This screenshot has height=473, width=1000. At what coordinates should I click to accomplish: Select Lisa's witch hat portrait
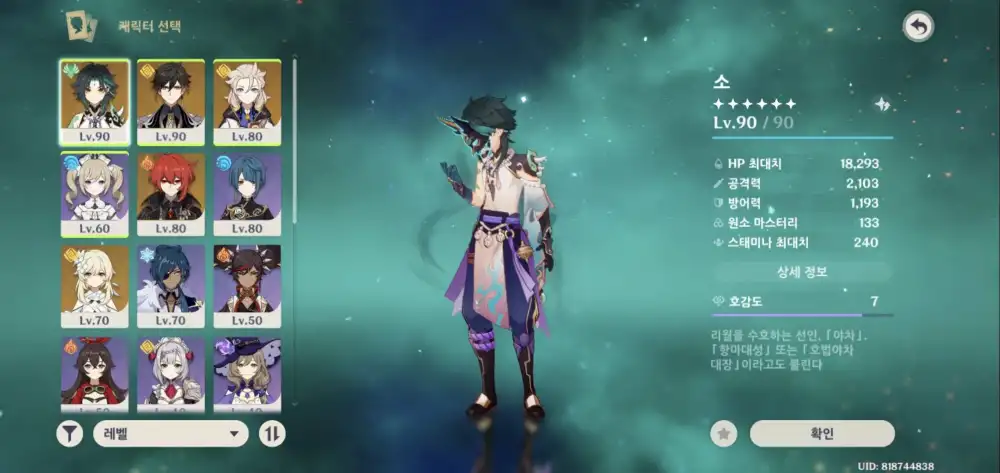[247, 372]
